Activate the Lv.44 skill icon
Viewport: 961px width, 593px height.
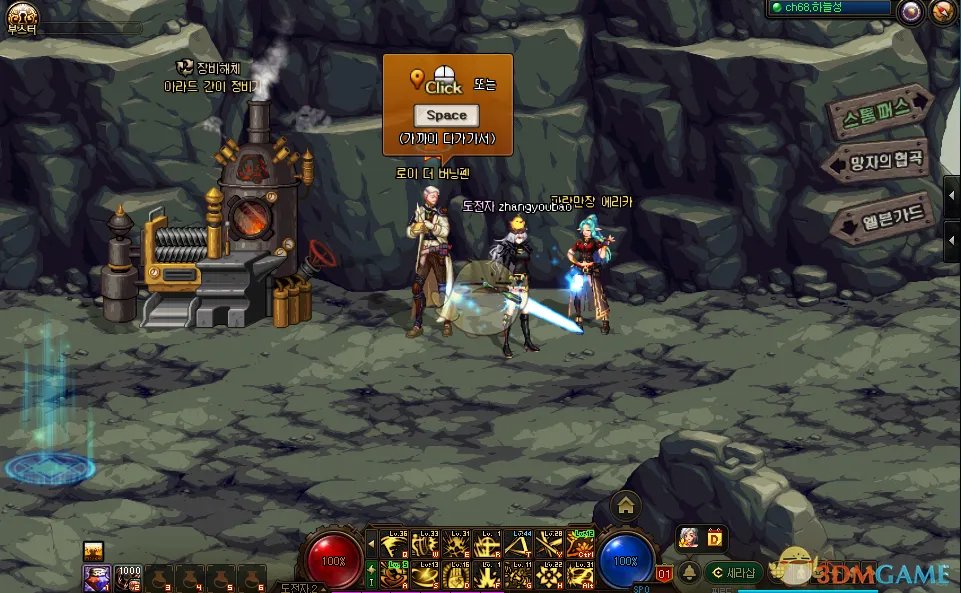tap(519, 544)
